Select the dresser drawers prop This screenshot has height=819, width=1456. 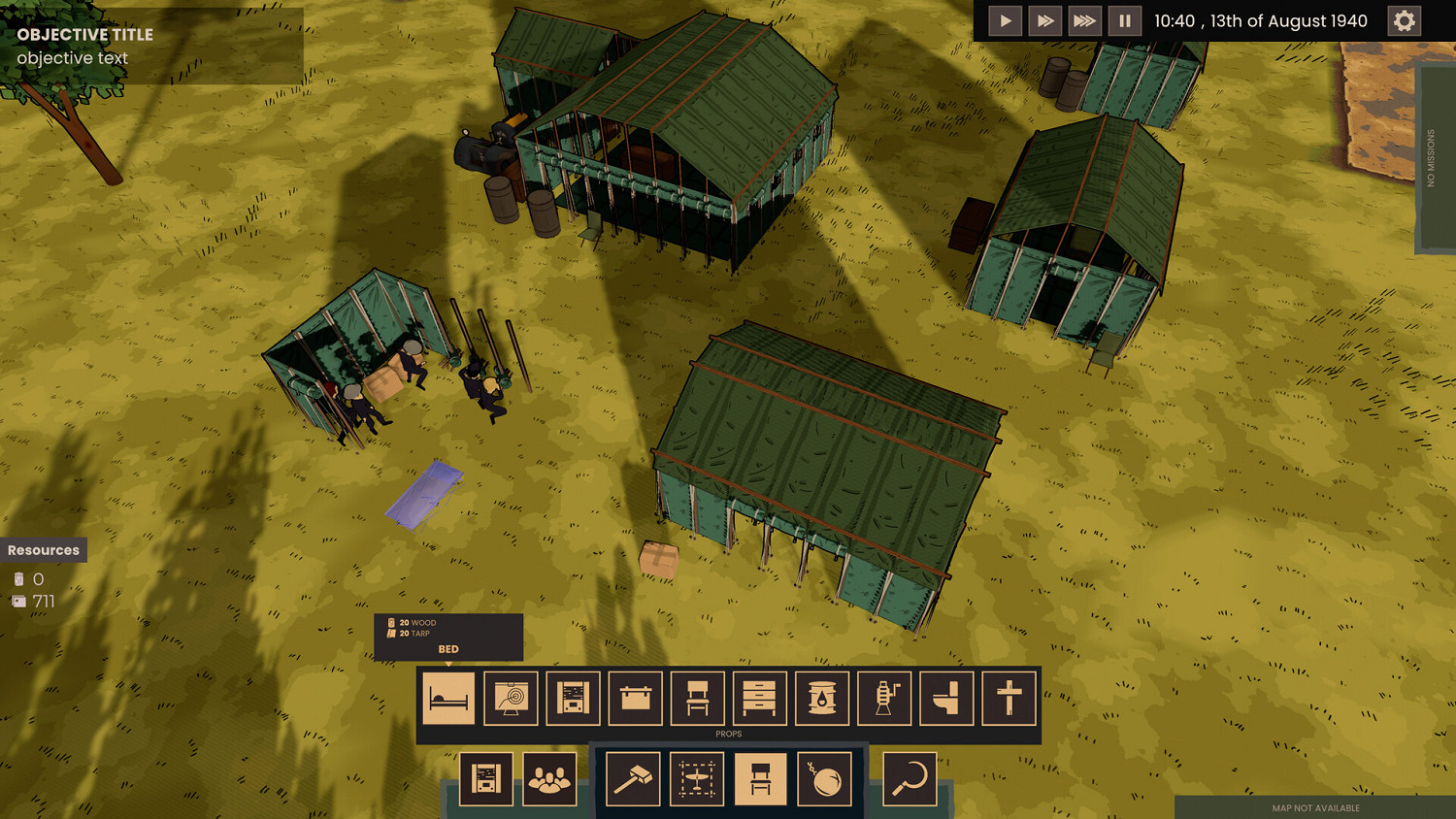tap(760, 699)
